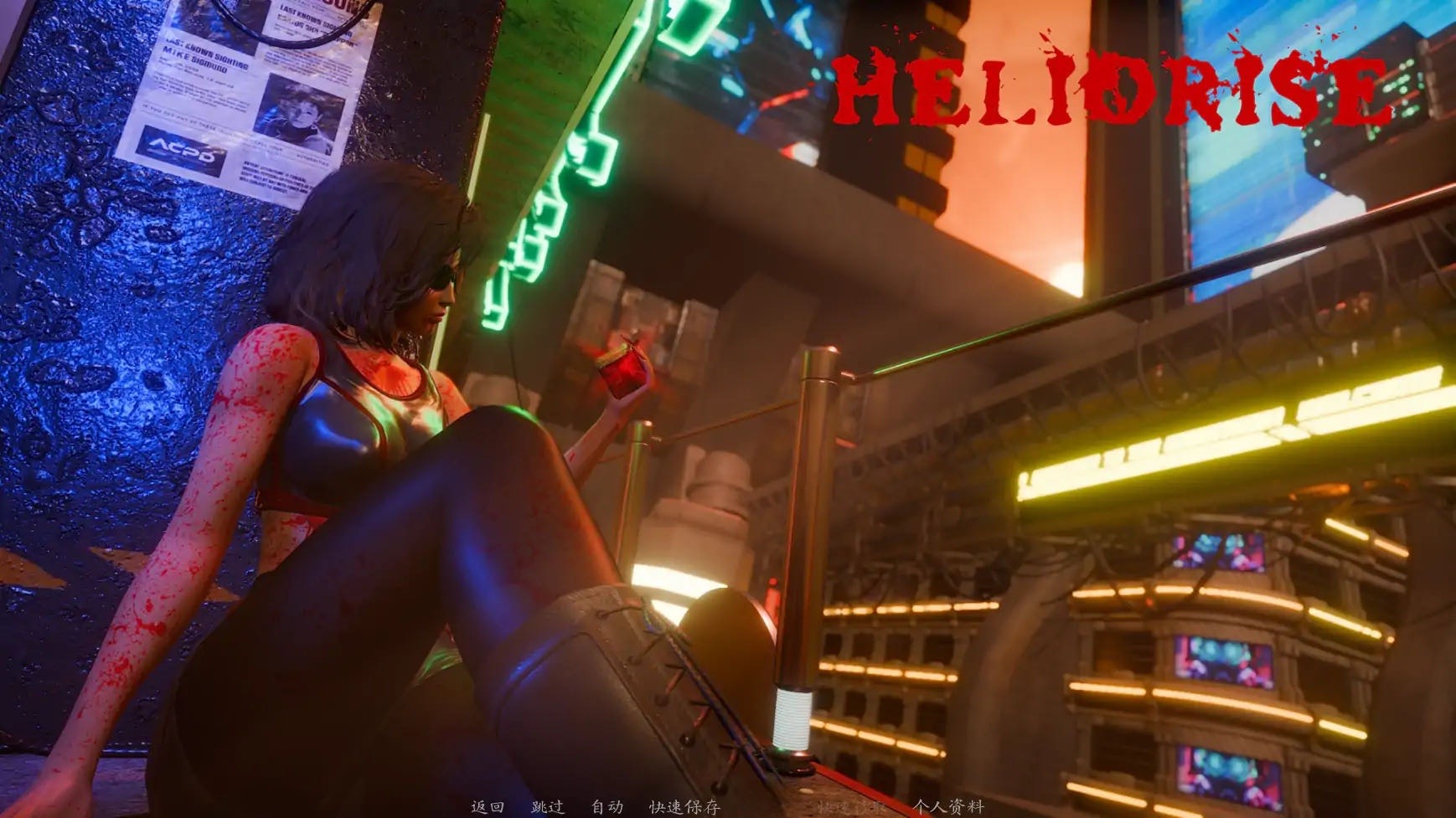Toggle 自动 (Auto) mode
Image resolution: width=1456 pixels, height=818 pixels.
607,807
